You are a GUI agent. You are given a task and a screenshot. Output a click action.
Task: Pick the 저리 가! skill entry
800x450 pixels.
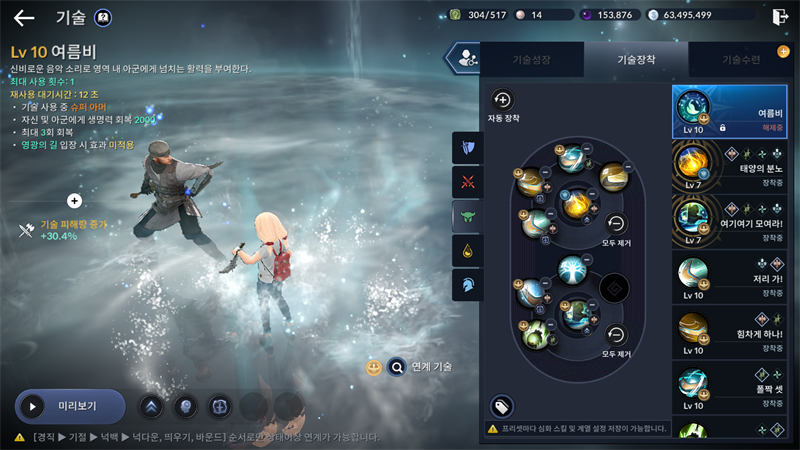pyautogui.click(x=729, y=278)
